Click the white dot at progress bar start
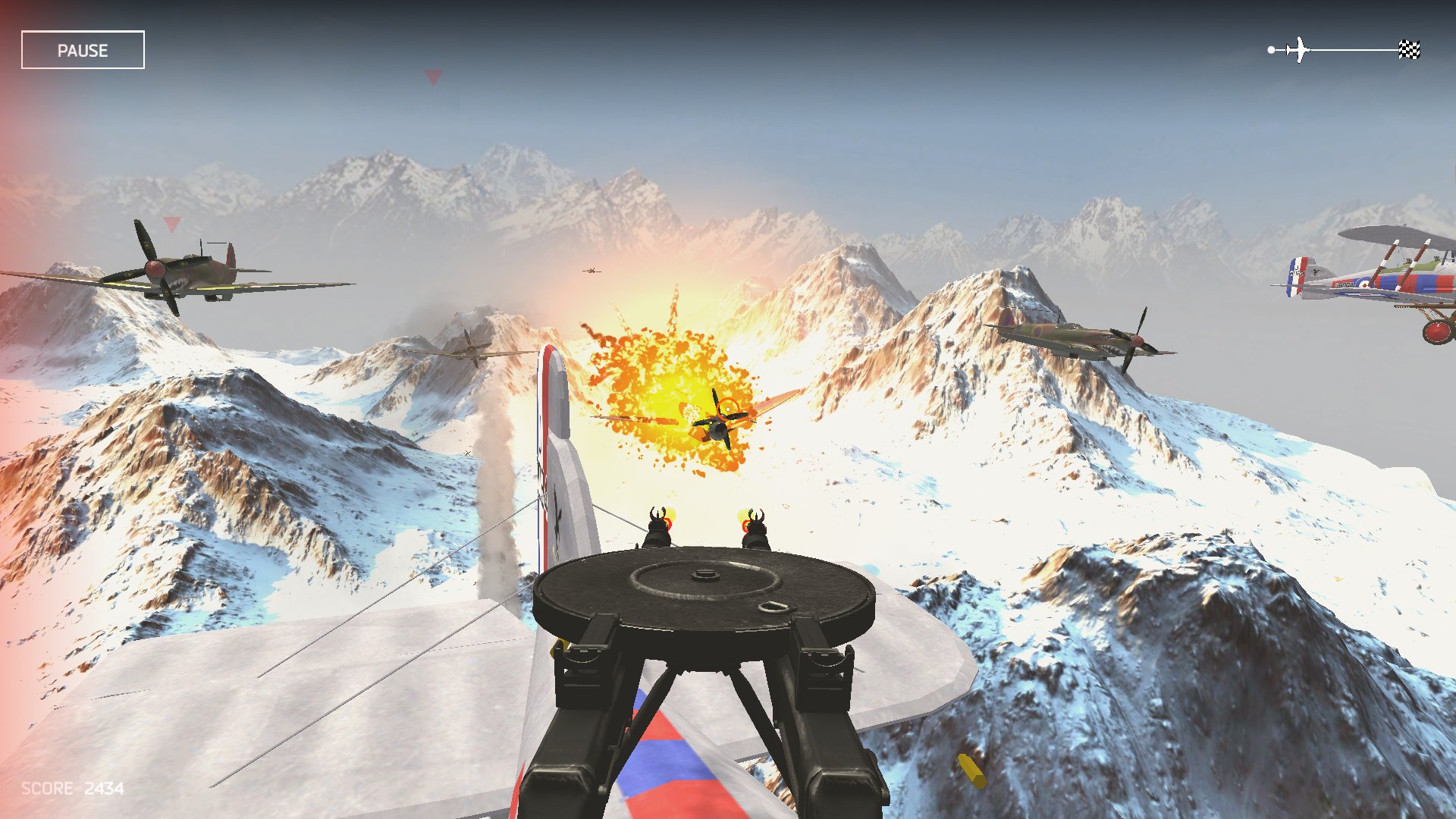Screen dimensions: 1456x819 (1270, 49)
